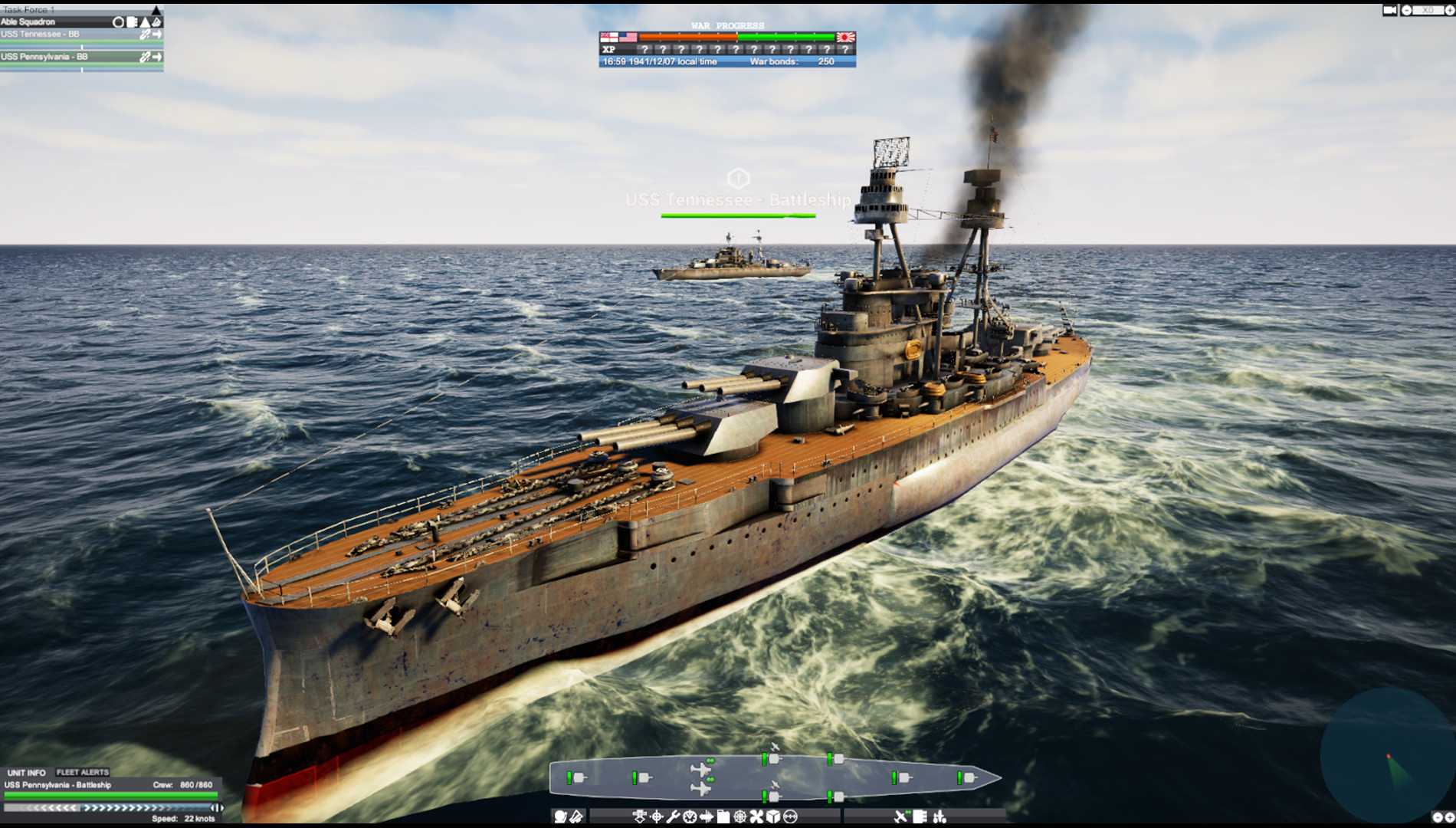Open the clock time icon on bottom toolbar
1456x828 pixels.
690,817
